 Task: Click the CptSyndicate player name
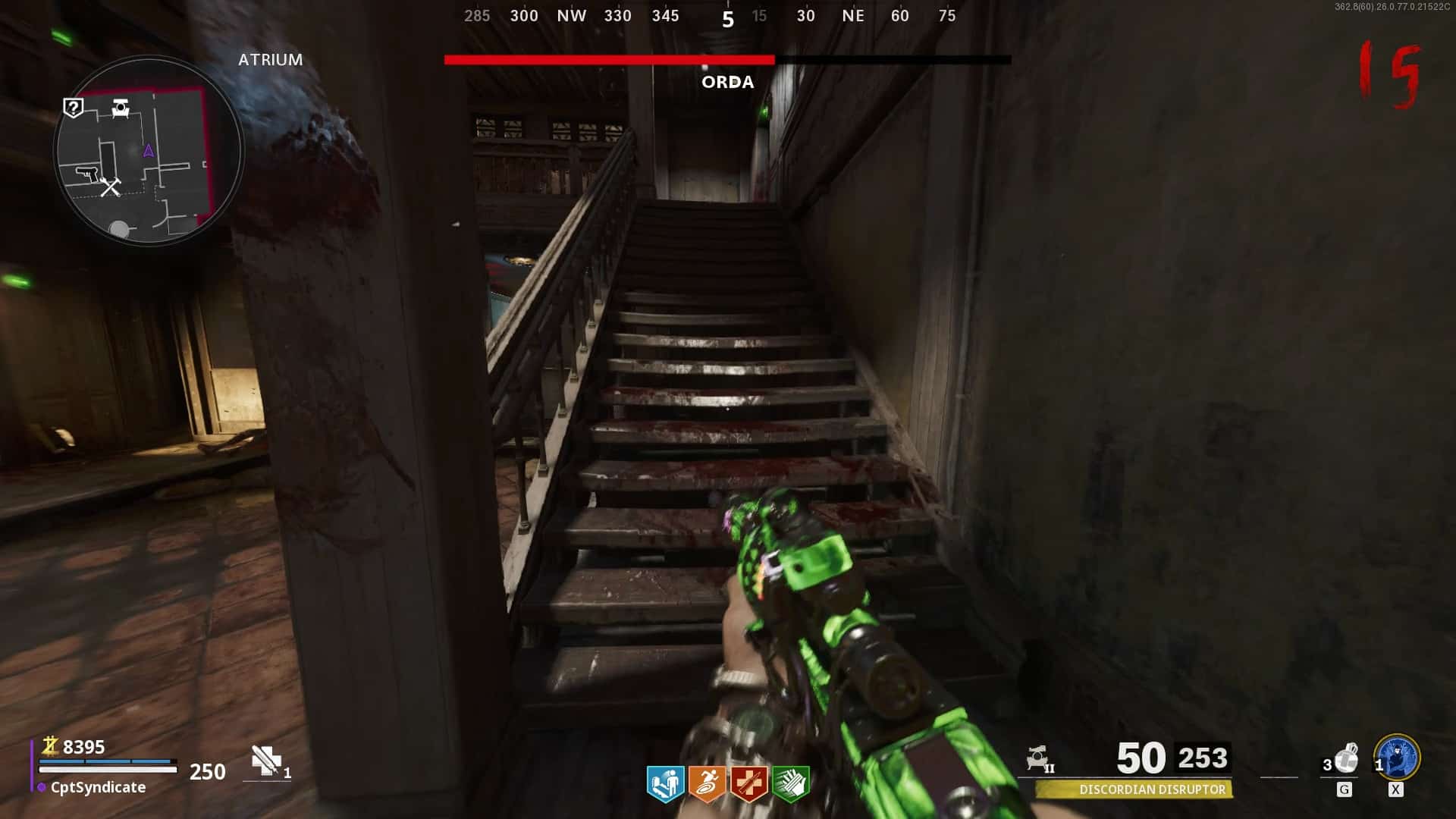98,788
